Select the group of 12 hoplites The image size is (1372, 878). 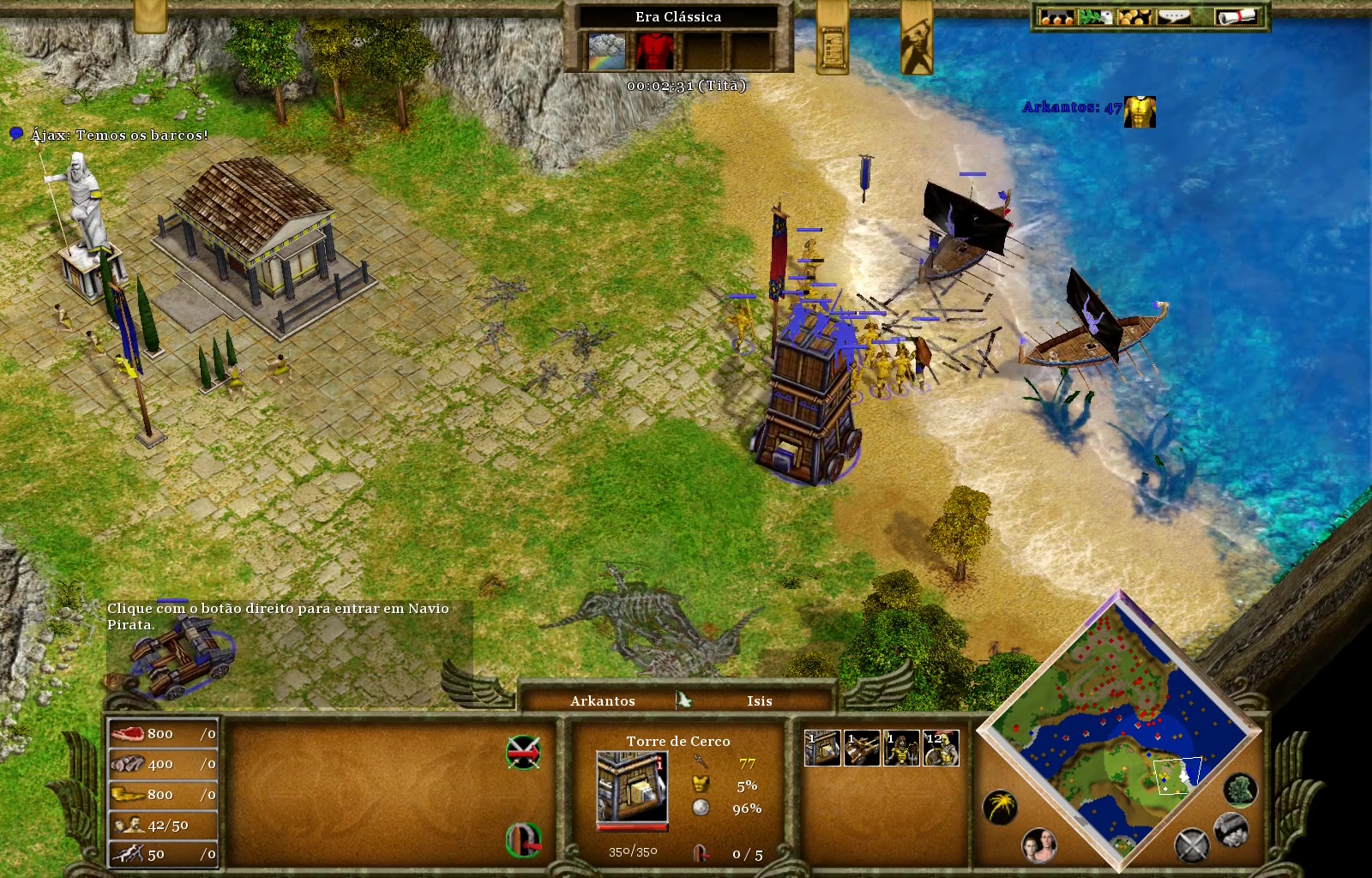click(x=941, y=748)
